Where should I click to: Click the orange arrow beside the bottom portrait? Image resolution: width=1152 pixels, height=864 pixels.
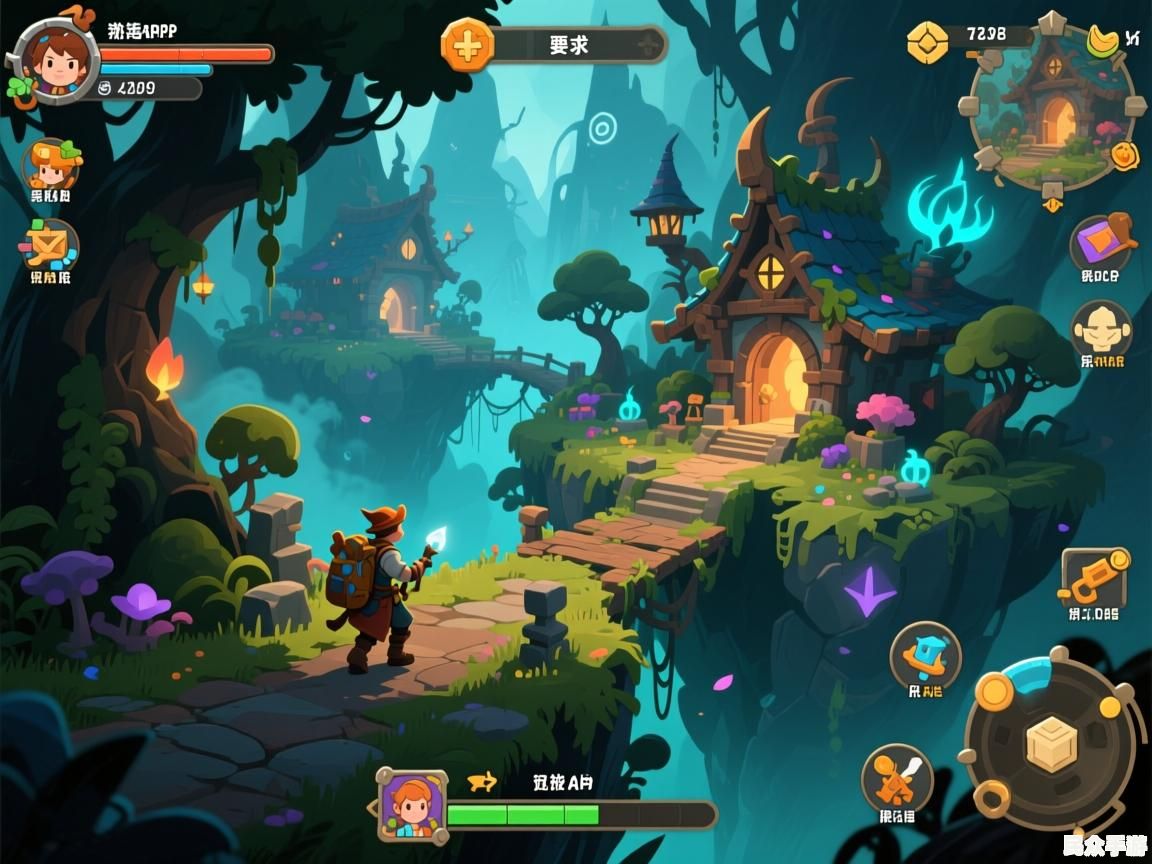click(x=484, y=782)
